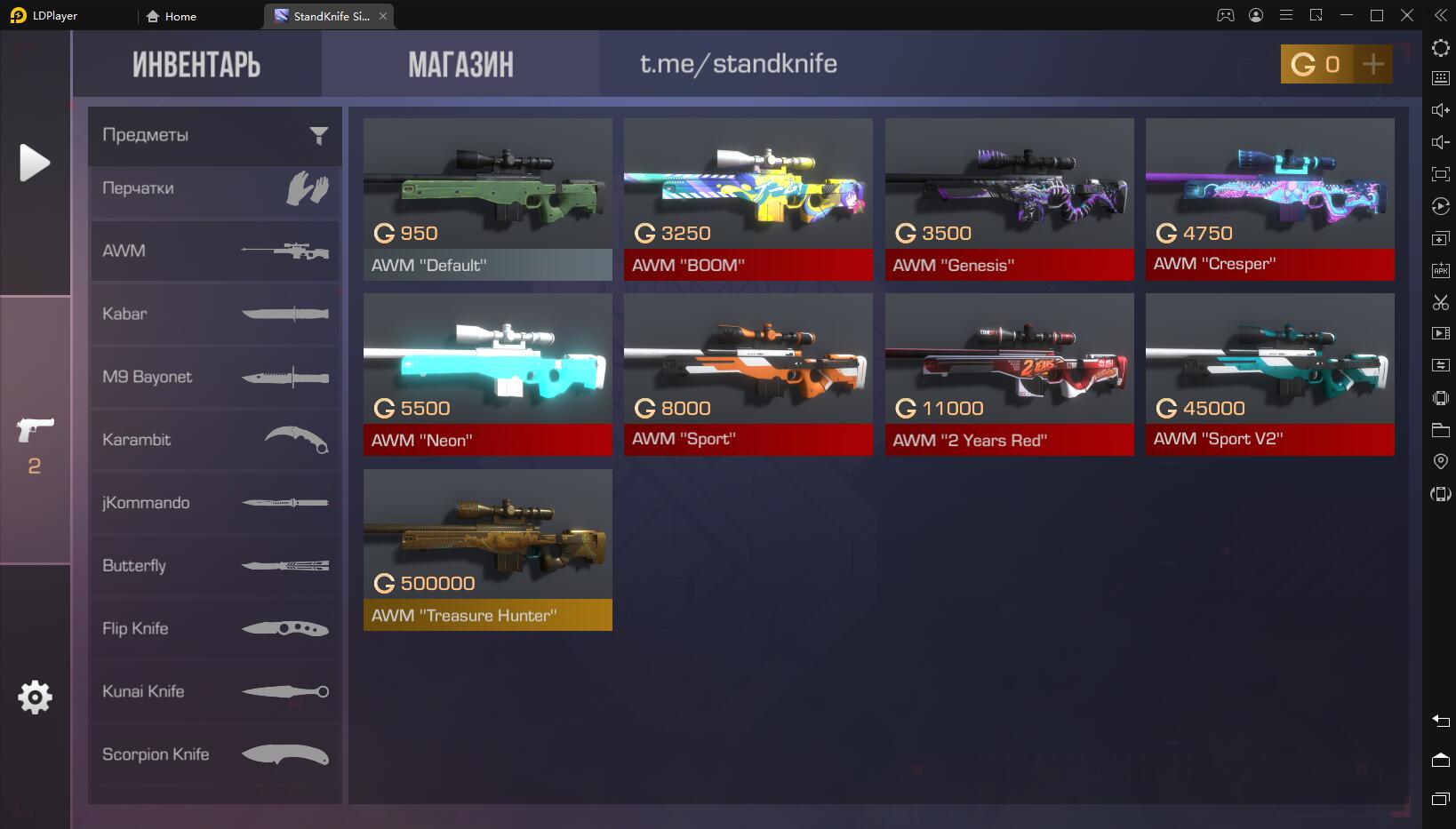Start playing with the white play arrow
The image size is (1456, 829).
[35, 163]
